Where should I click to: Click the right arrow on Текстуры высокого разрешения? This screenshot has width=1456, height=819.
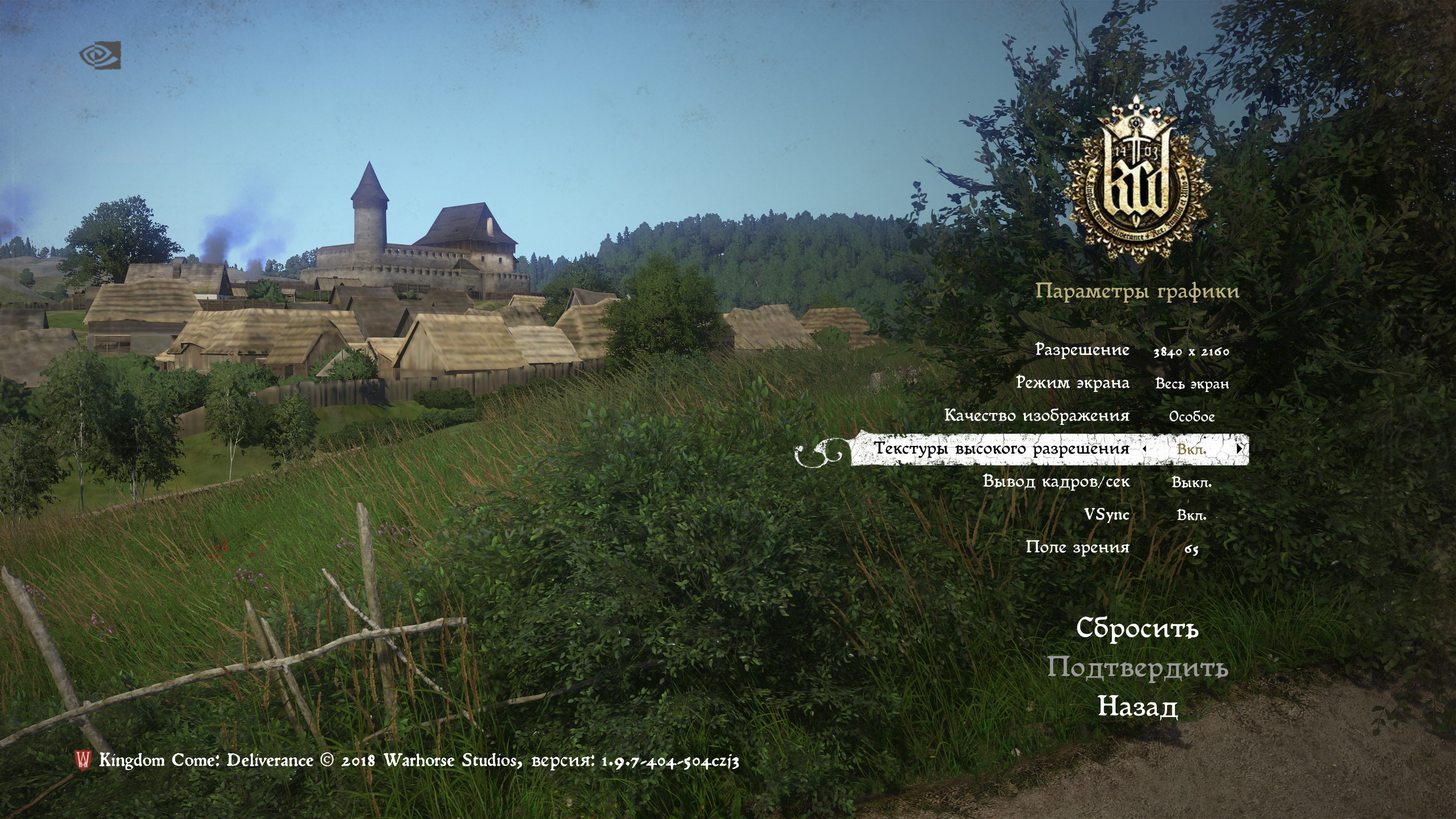(x=1239, y=448)
